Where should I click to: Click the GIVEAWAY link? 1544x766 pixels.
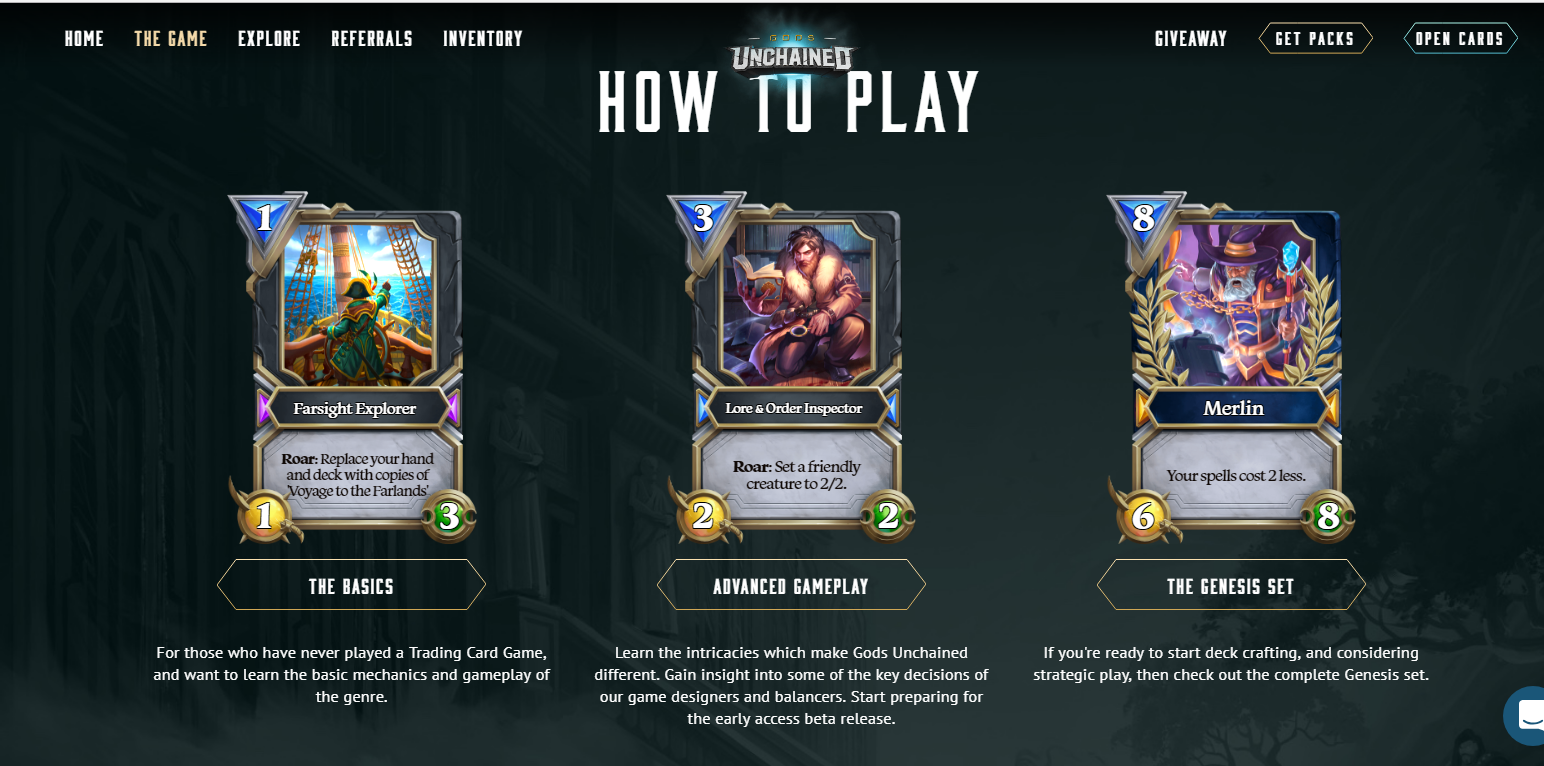coord(1190,38)
